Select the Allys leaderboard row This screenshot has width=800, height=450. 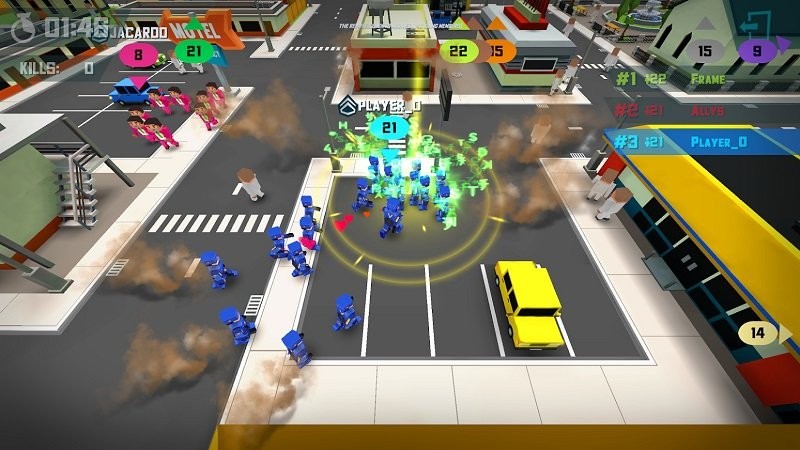pos(700,109)
